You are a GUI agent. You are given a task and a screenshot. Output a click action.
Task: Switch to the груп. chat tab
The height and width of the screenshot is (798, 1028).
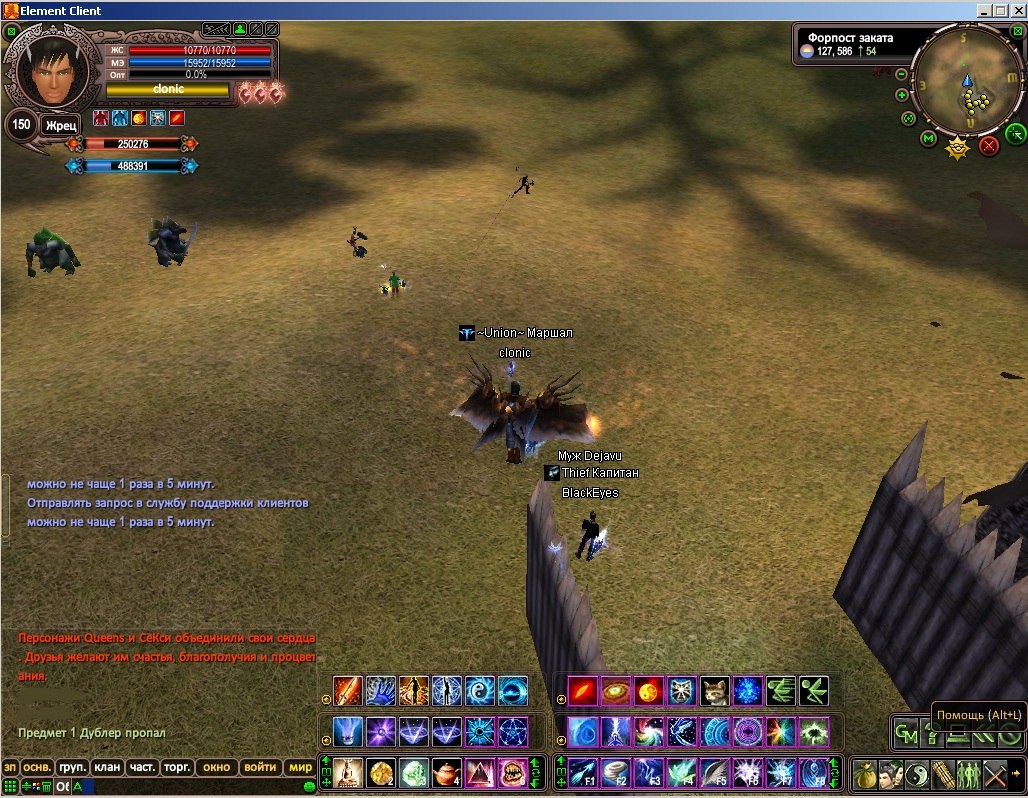[x=72, y=768]
